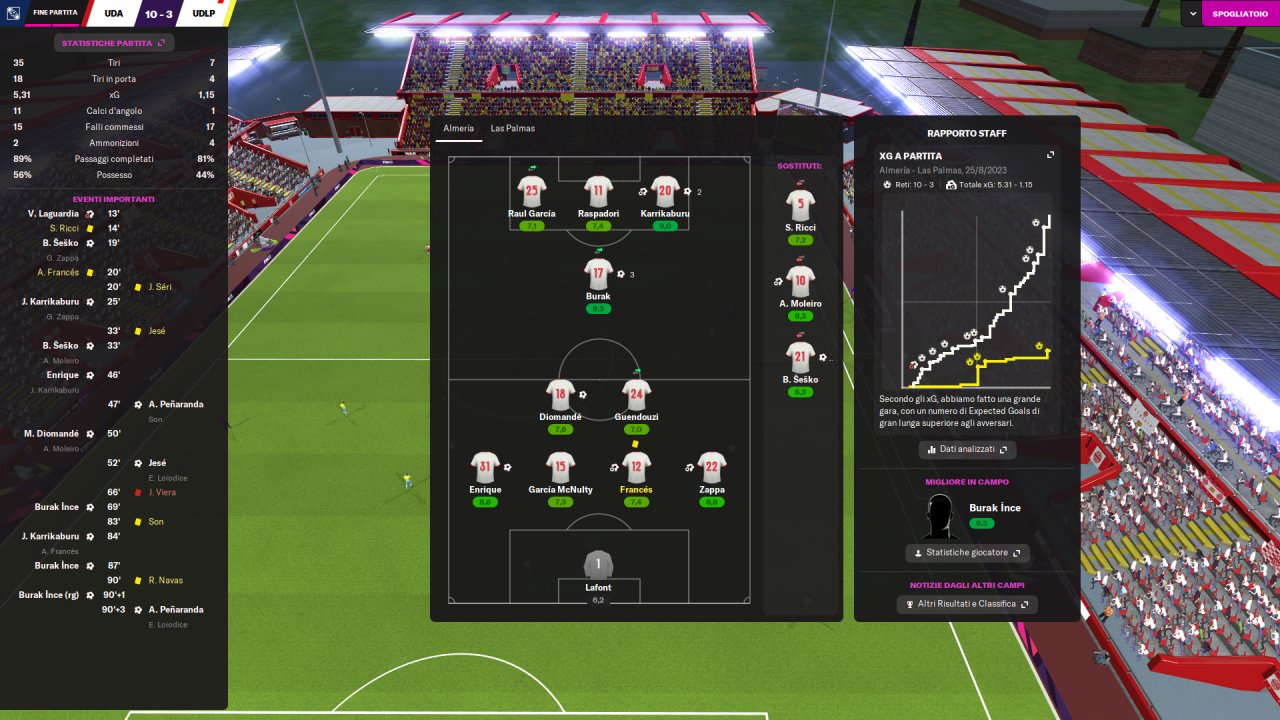The width and height of the screenshot is (1280, 720).
Task: Select substitute S. Ricci
Action: 800,207
